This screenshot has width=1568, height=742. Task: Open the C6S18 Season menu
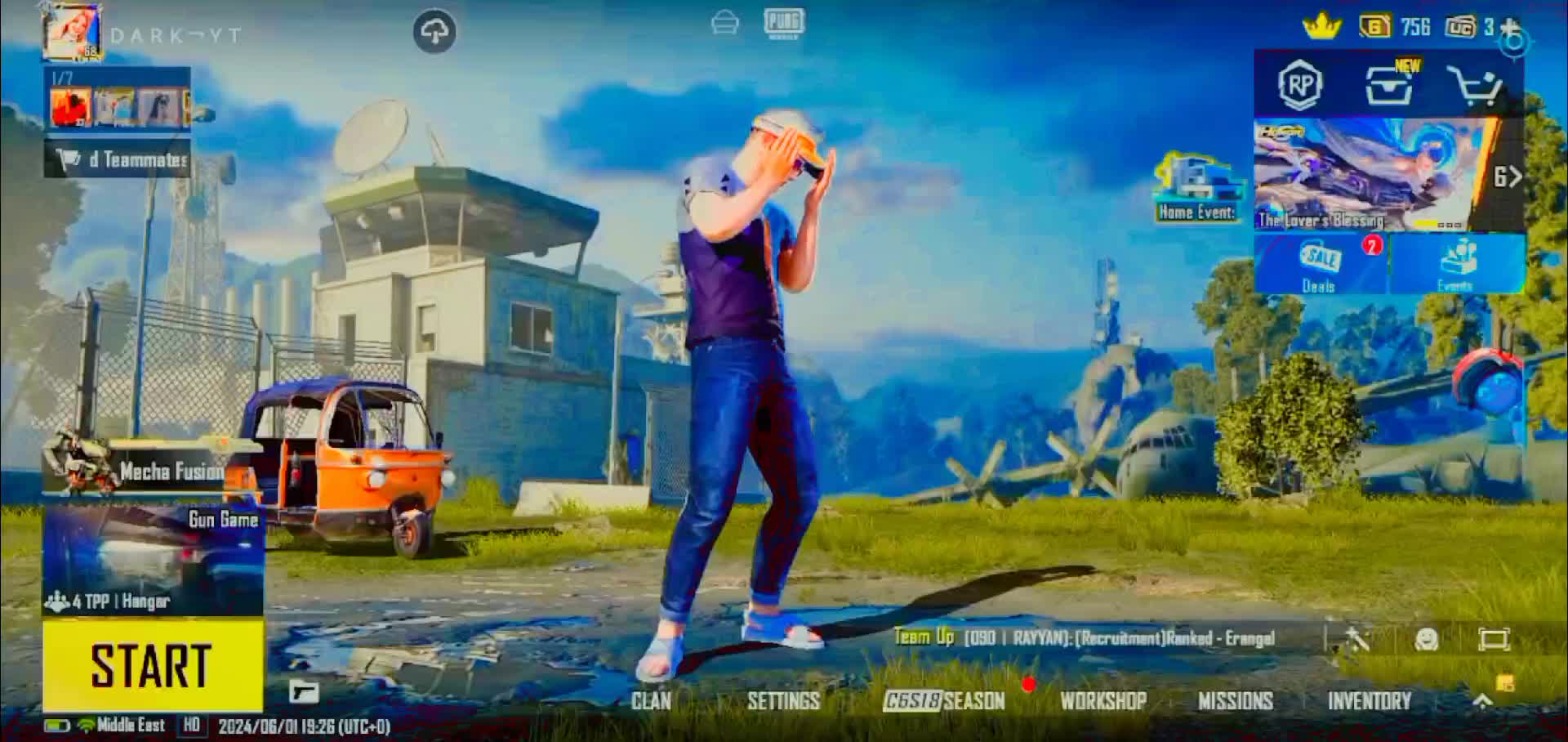click(944, 701)
